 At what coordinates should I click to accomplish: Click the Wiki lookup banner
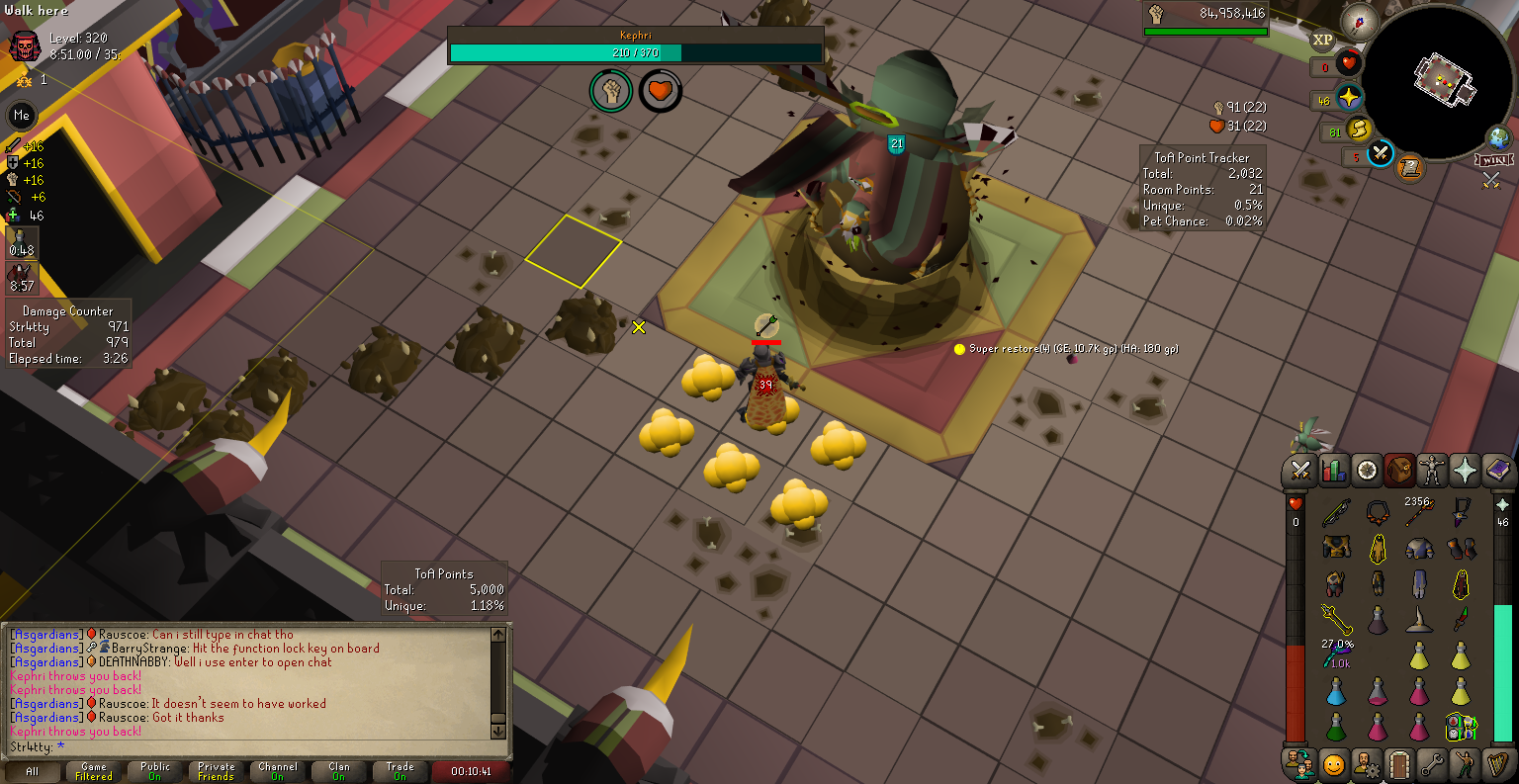click(1493, 160)
